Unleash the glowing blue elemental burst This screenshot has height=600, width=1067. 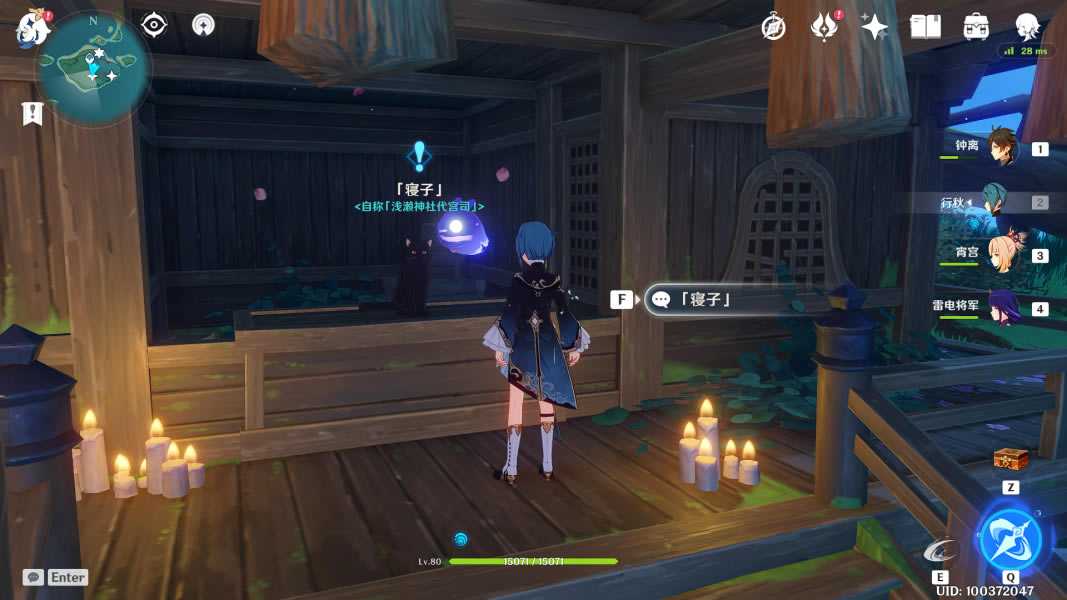tap(1010, 540)
